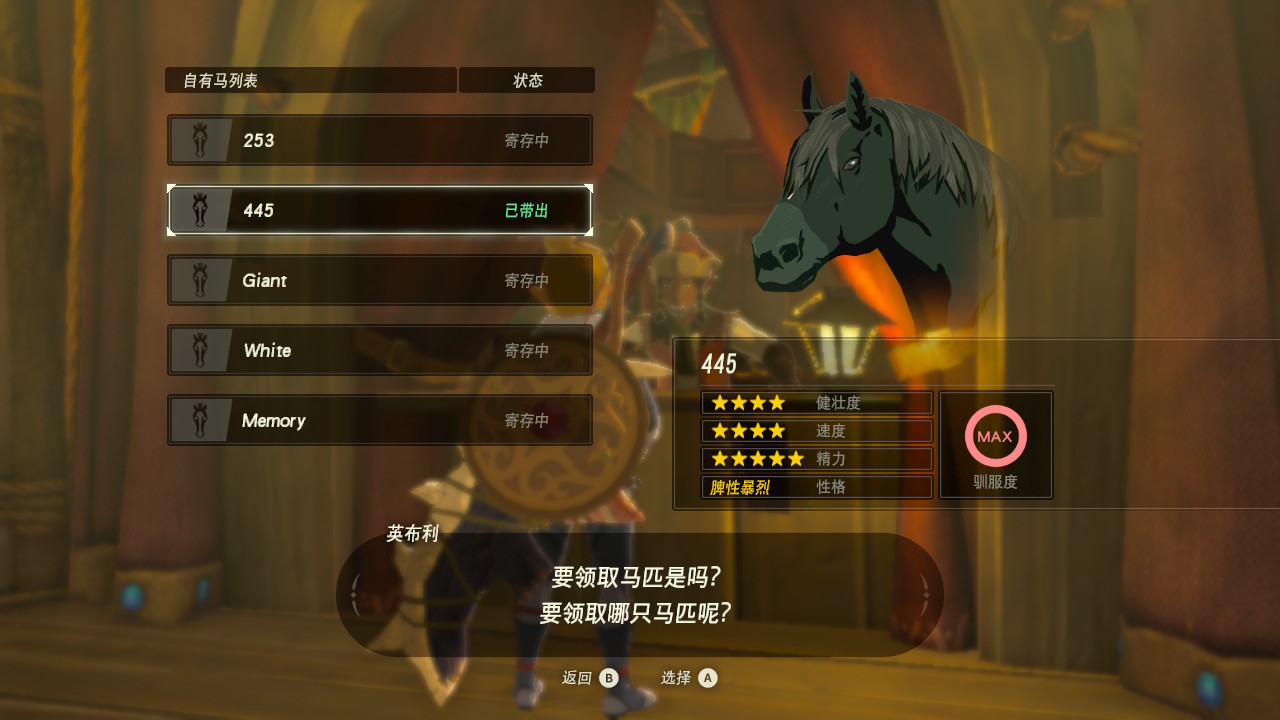Choose the horse named Memory
The height and width of the screenshot is (720, 1280).
pos(380,420)
